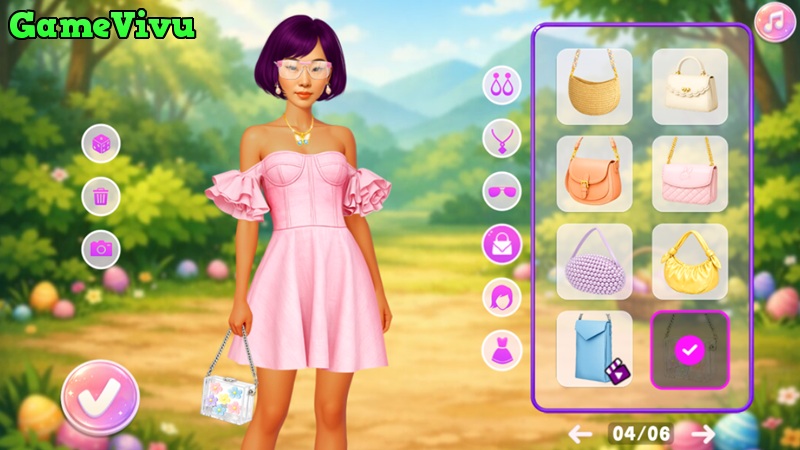Go to the previous page of bags
This screenshot has height=450, width=800.
580,433
